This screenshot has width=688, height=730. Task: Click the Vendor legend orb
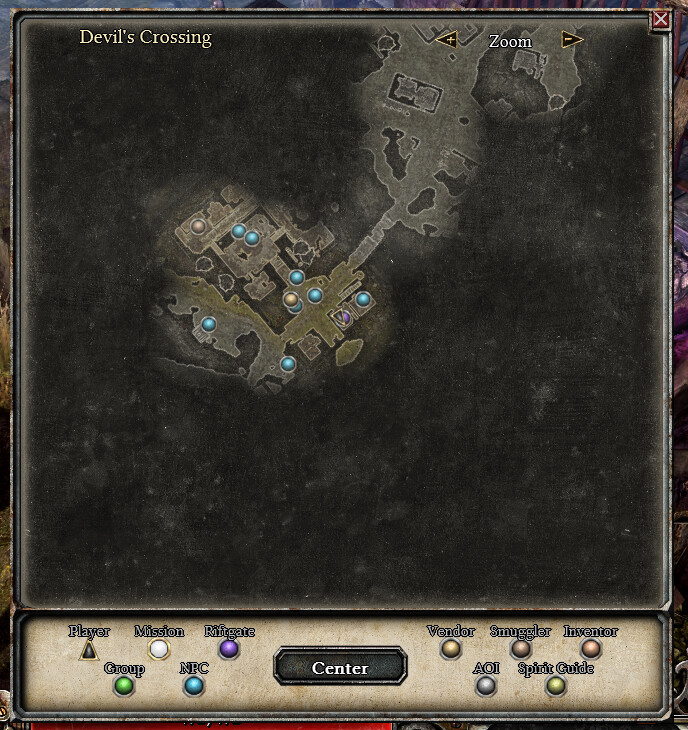coord(451,649)
